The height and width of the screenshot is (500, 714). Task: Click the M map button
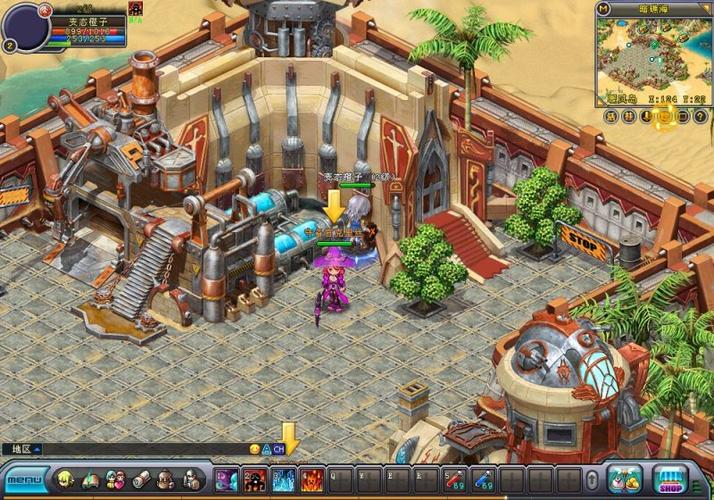[x=604, y=8]
